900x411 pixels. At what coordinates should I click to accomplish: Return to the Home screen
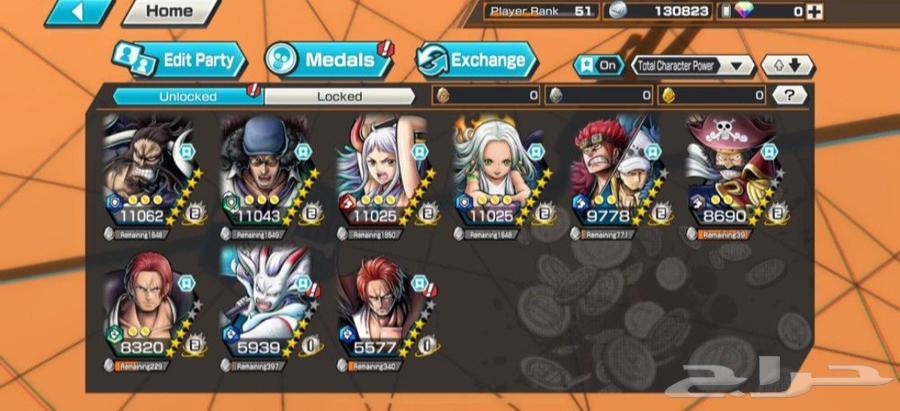168,12
